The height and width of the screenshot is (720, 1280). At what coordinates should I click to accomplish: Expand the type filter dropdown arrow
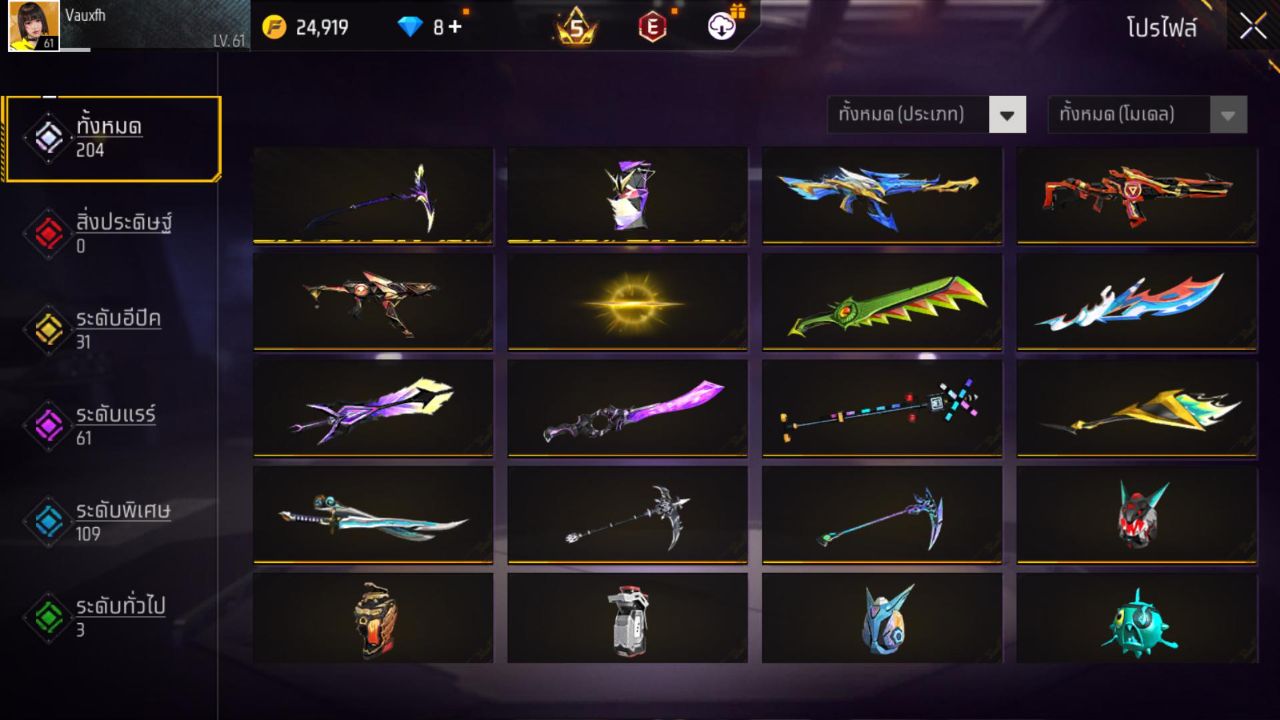click(1008, 114)
